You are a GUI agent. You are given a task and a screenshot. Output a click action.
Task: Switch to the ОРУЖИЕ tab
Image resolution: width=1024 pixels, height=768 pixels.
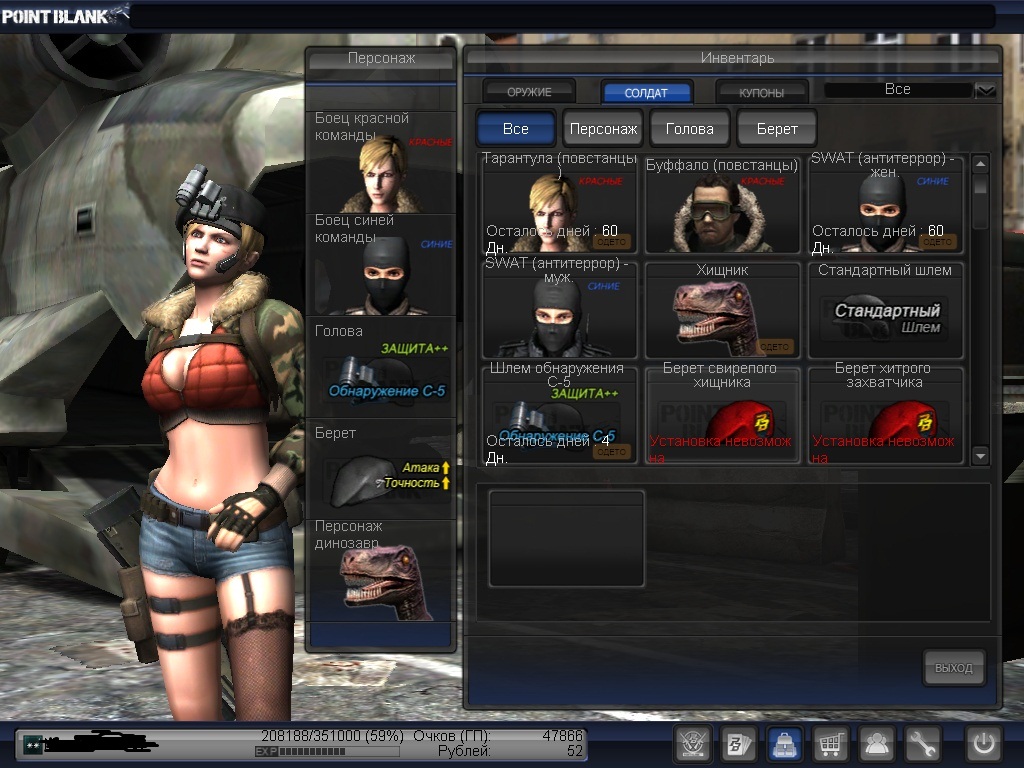[529, 92]
